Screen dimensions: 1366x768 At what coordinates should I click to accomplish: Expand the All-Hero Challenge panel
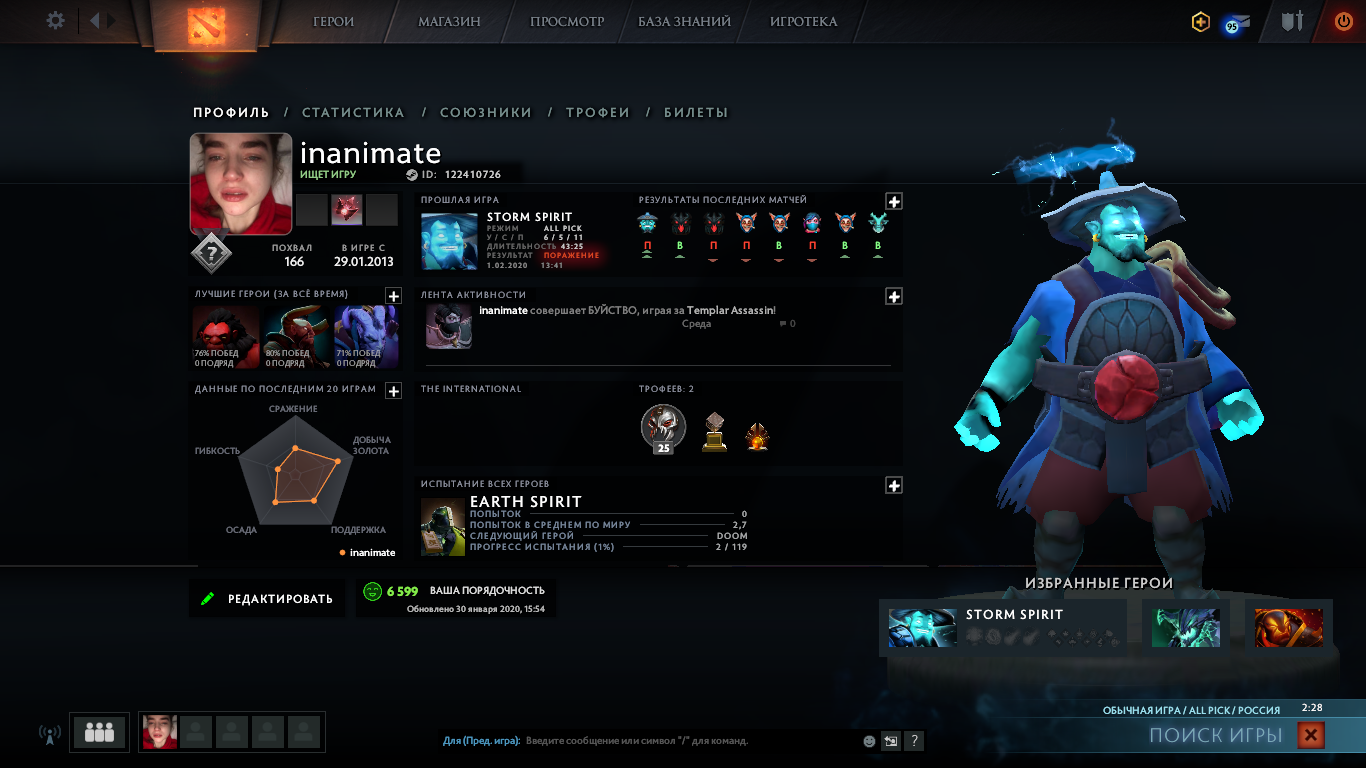(x=894, y=485)
